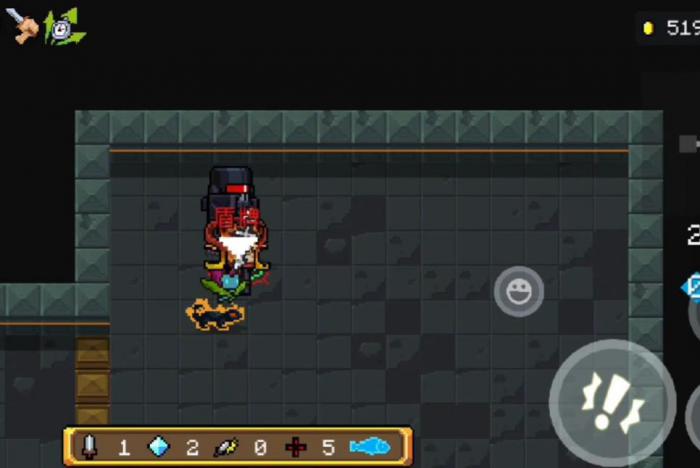Image resolution: width=700 pixels, height=468 pixels.
Task: Hit the large exclamation mark action button
Action: (611, 402)
